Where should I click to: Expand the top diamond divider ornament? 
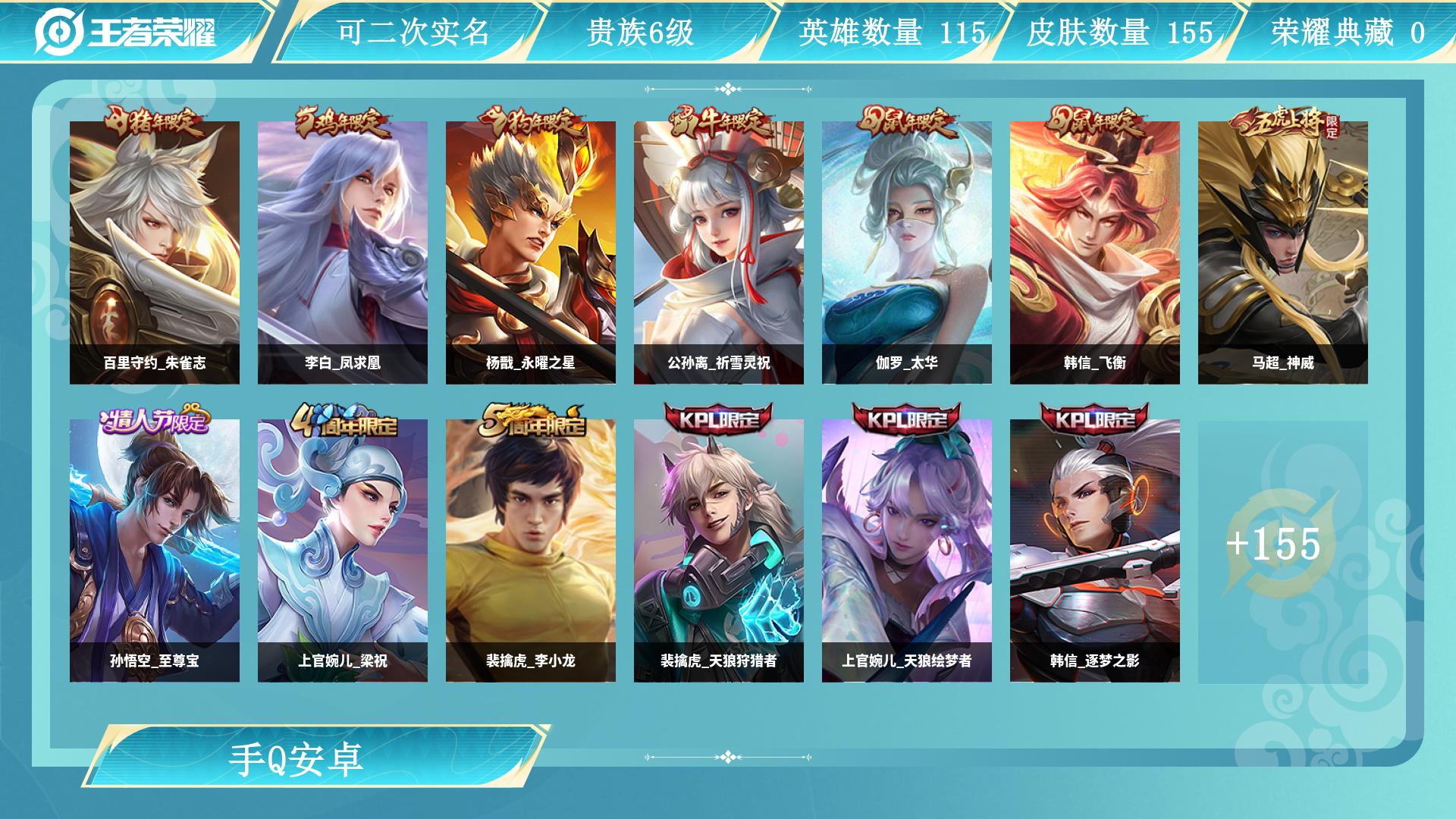728,89
